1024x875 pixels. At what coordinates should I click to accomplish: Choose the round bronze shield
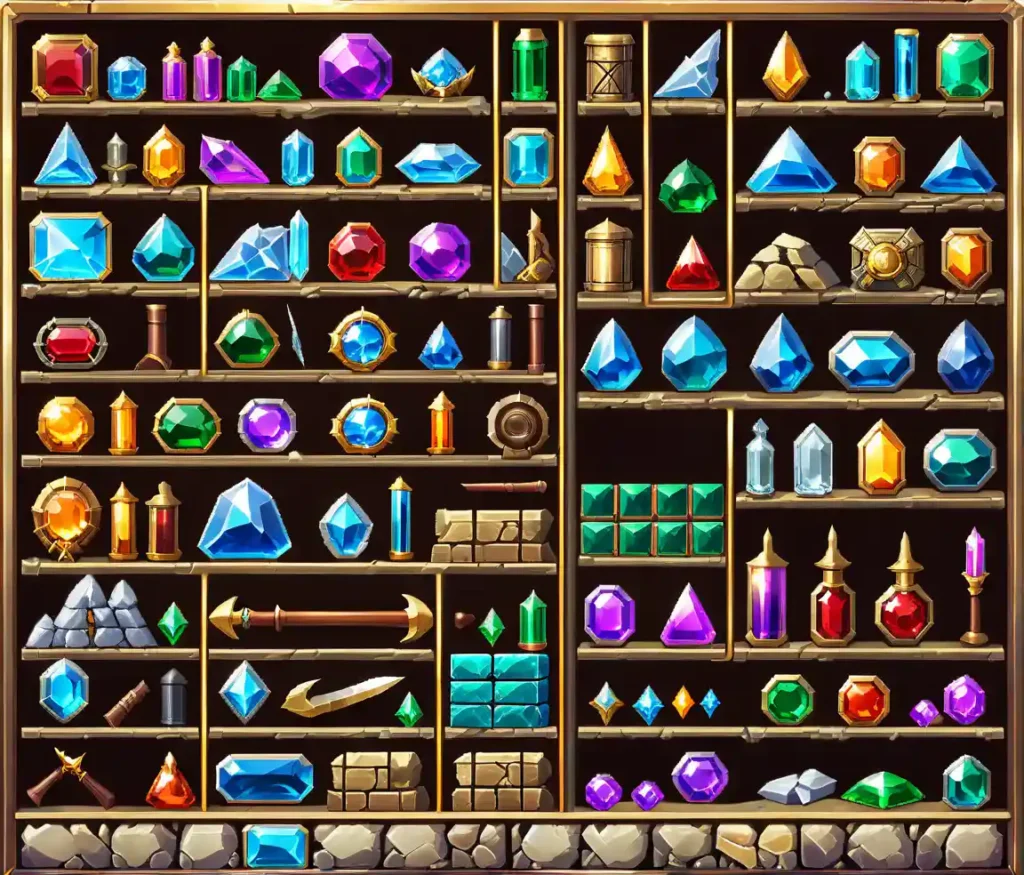(517, 425)
